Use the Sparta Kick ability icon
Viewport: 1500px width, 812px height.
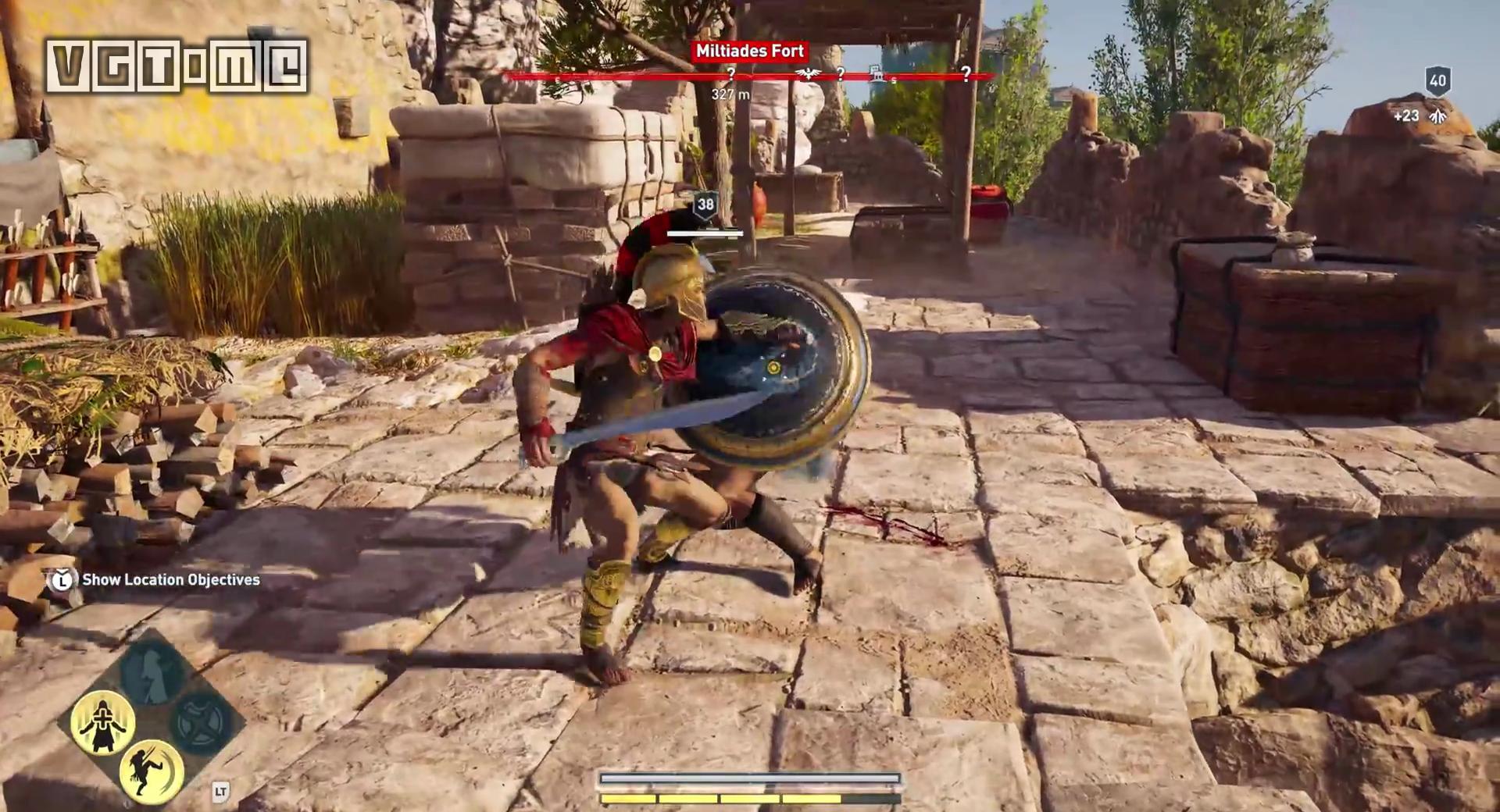click(151, 771)
